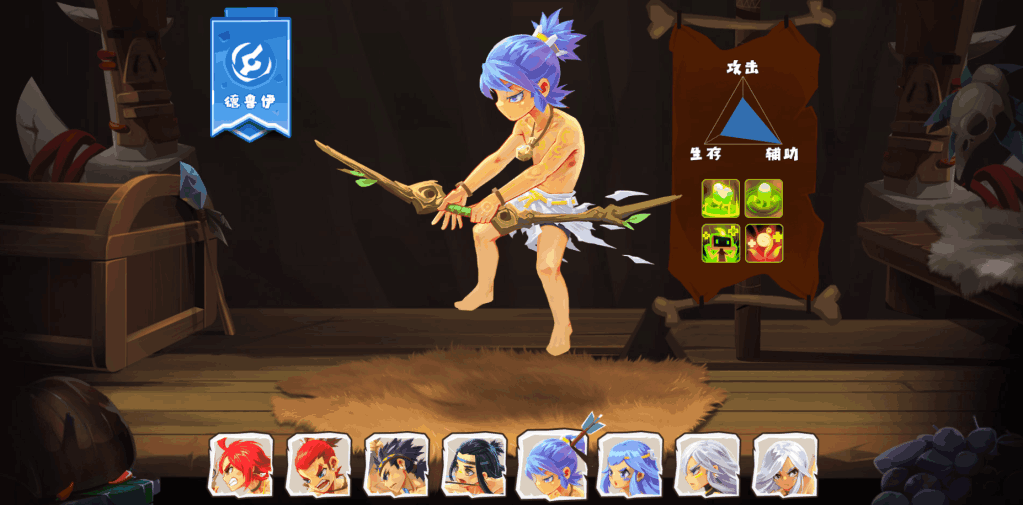Image resolution: width=1023 pixels, height=505 pixels.
Task: Show the red golden orb skill
Action: (x=764, y=243)
